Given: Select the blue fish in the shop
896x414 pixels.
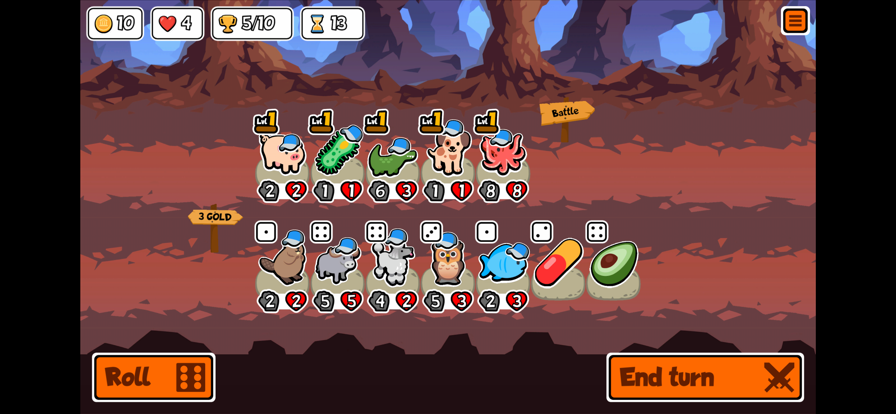Looking at the screenshot, I should pyautogui.click(x=502, y=263).
